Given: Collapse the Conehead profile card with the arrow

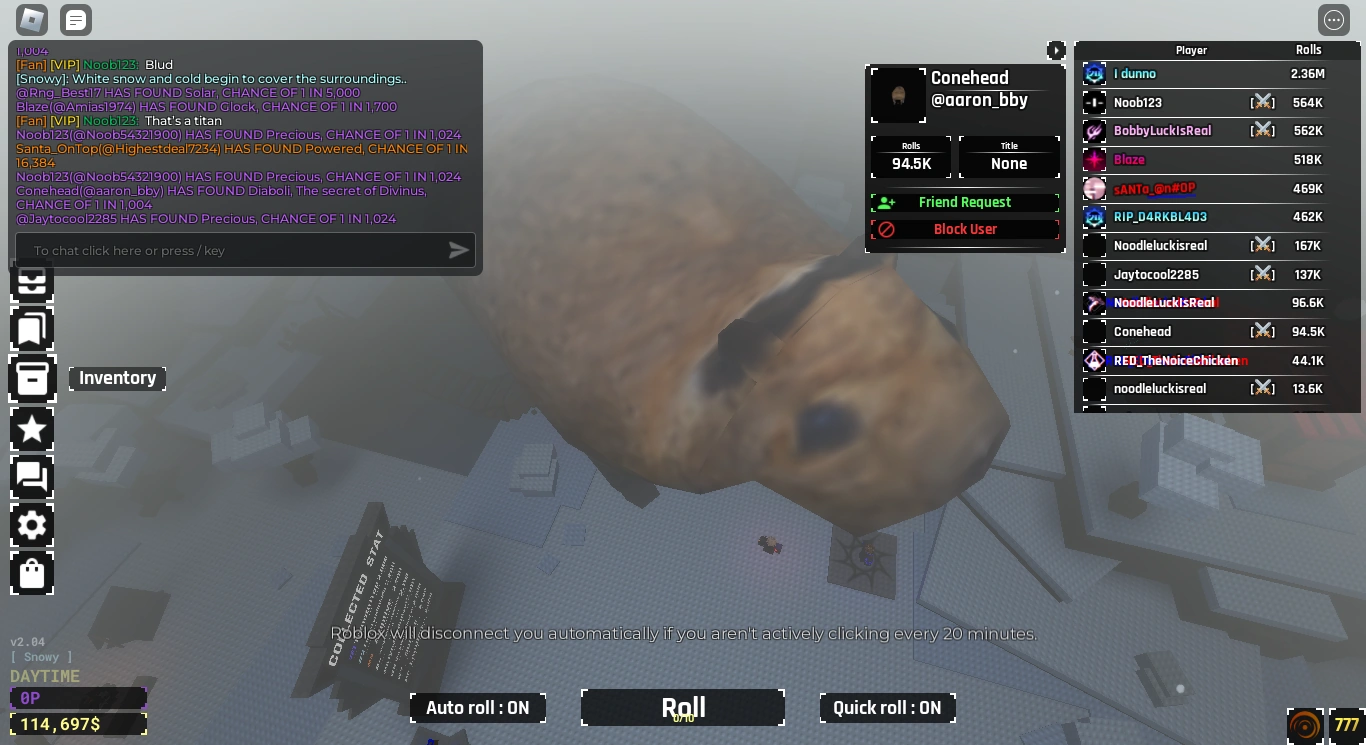Looking at the screenshot, I should pos(1056,50).
